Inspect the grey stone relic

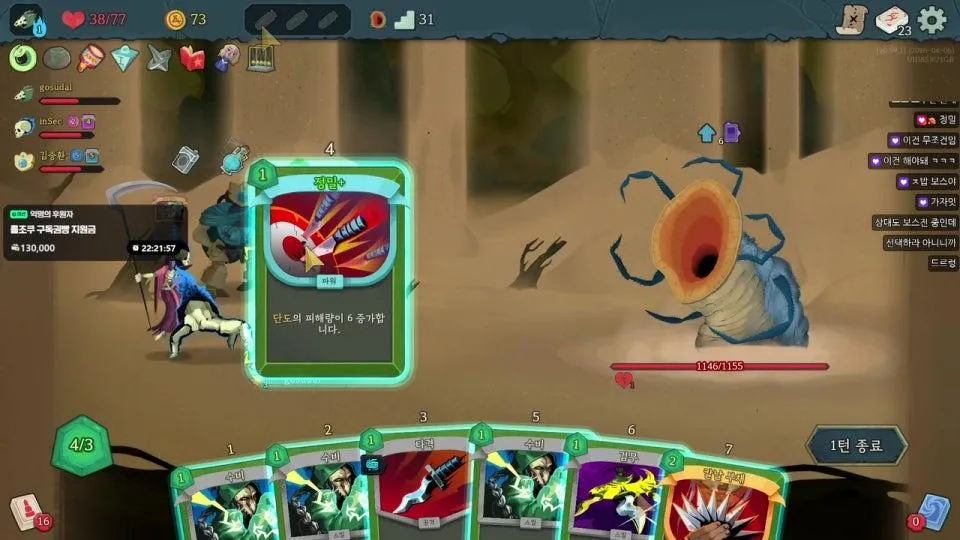point(57,58)
